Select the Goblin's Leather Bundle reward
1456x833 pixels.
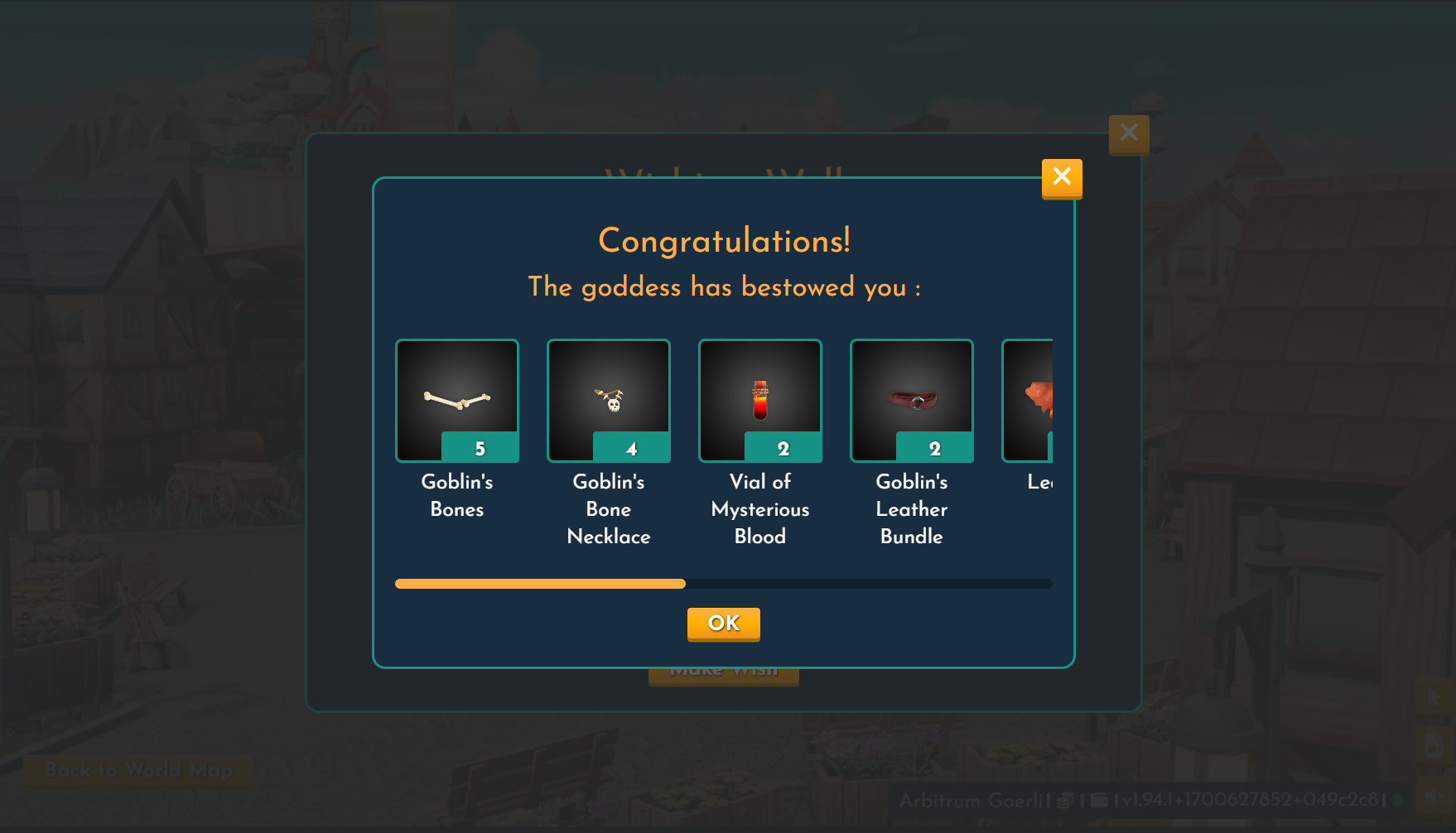912,401
